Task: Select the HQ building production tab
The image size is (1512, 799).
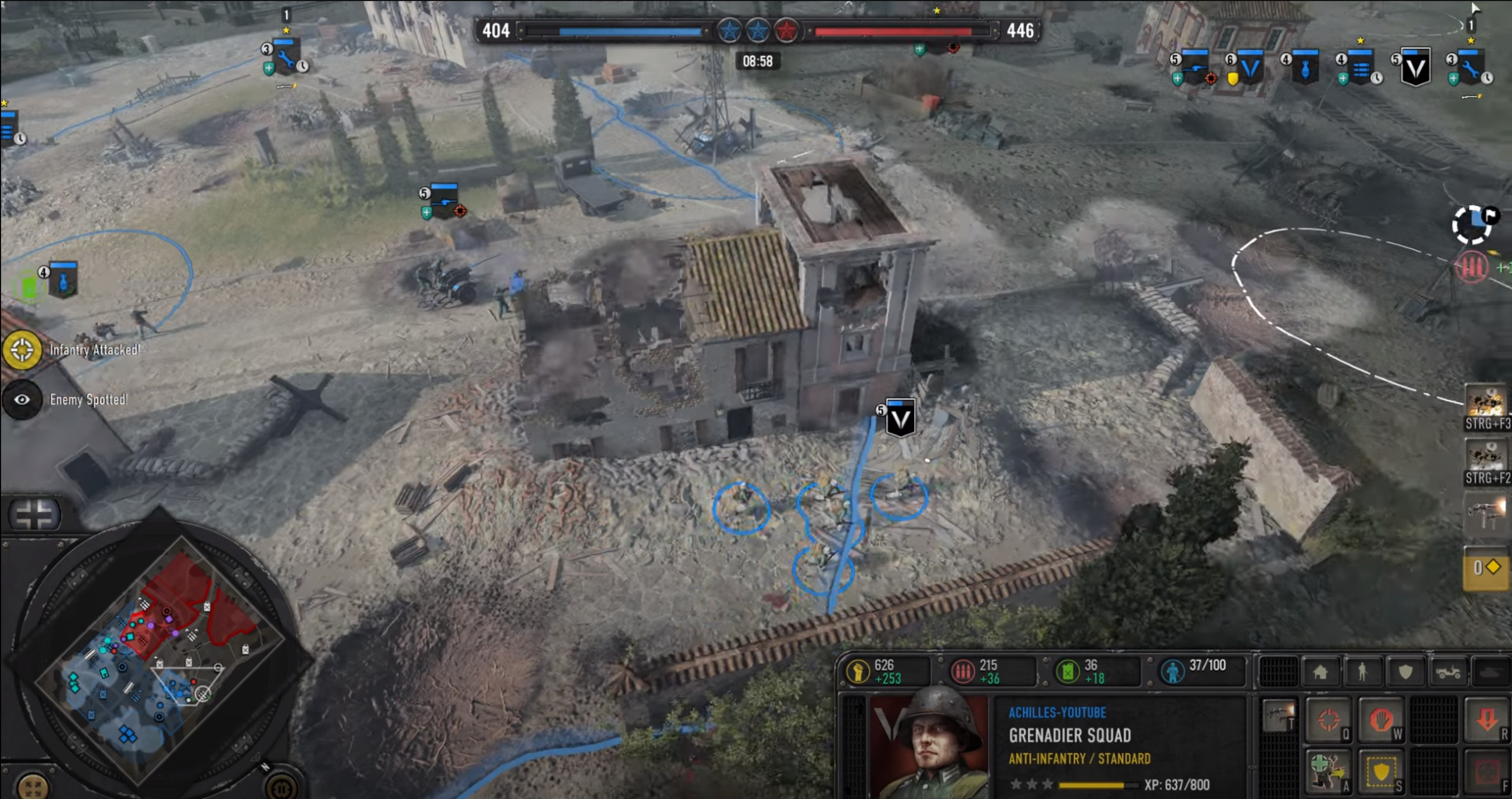Action: 1320,672
